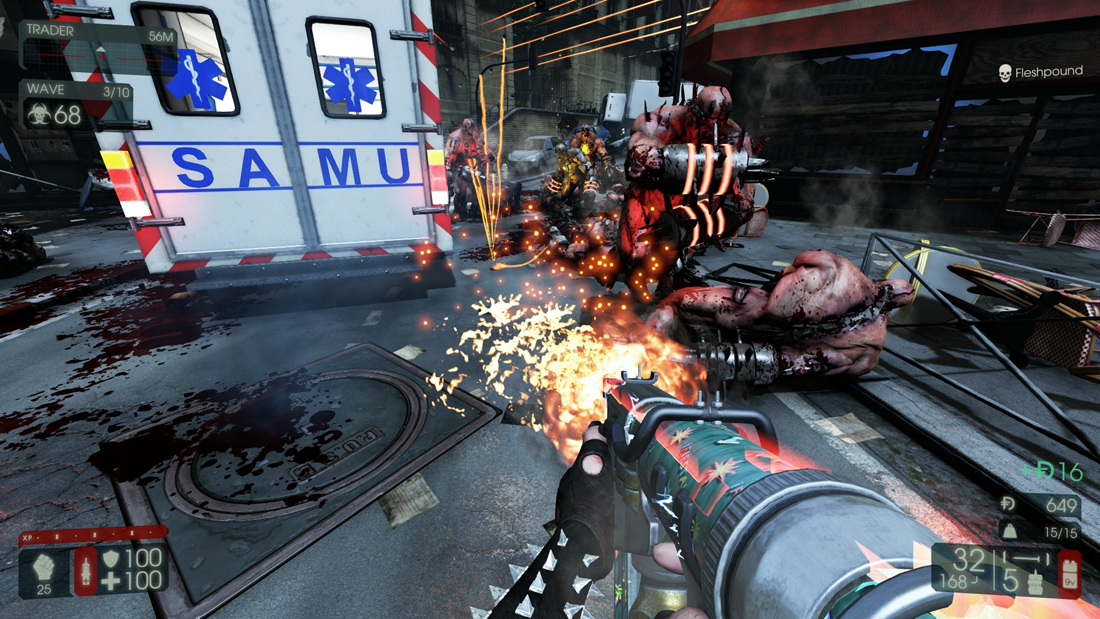Click the armor shield icon
Viewport: 1100px width, 619px height.
coord(112,557)
